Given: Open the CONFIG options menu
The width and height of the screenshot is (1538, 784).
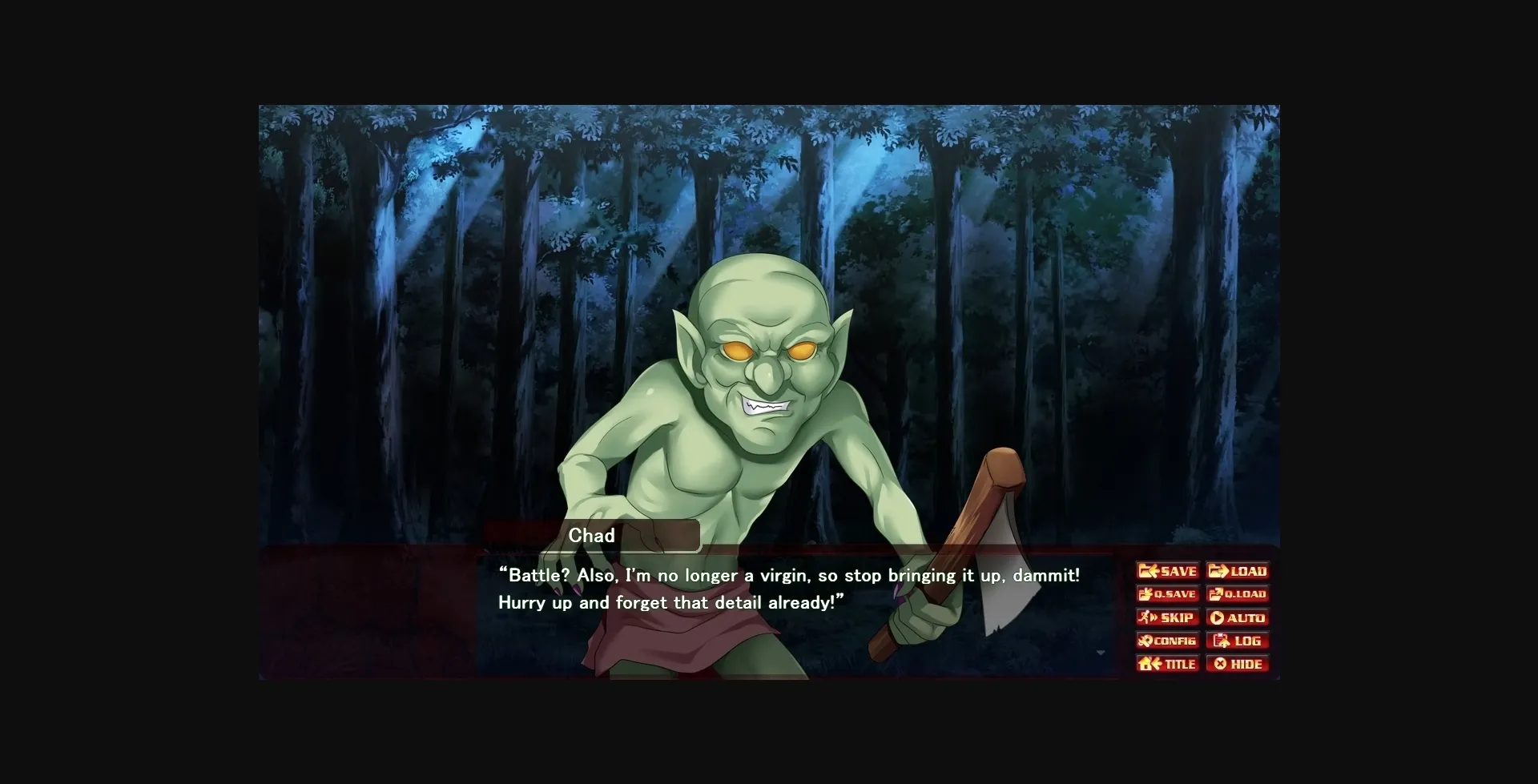Looking at the screenshot, I should point(1167,641).
